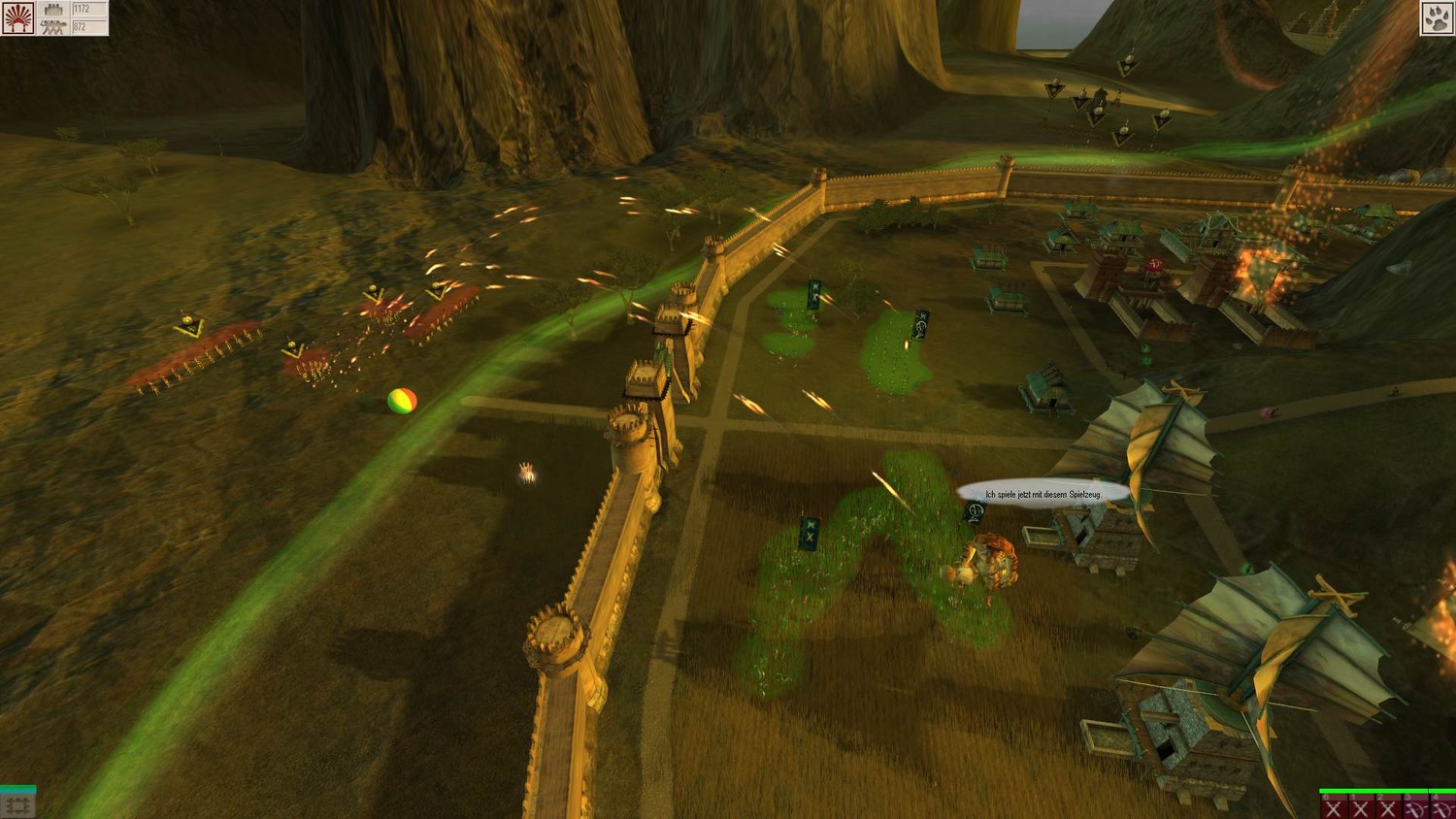Select sword unit group 1

click(x=1361, y=808)
